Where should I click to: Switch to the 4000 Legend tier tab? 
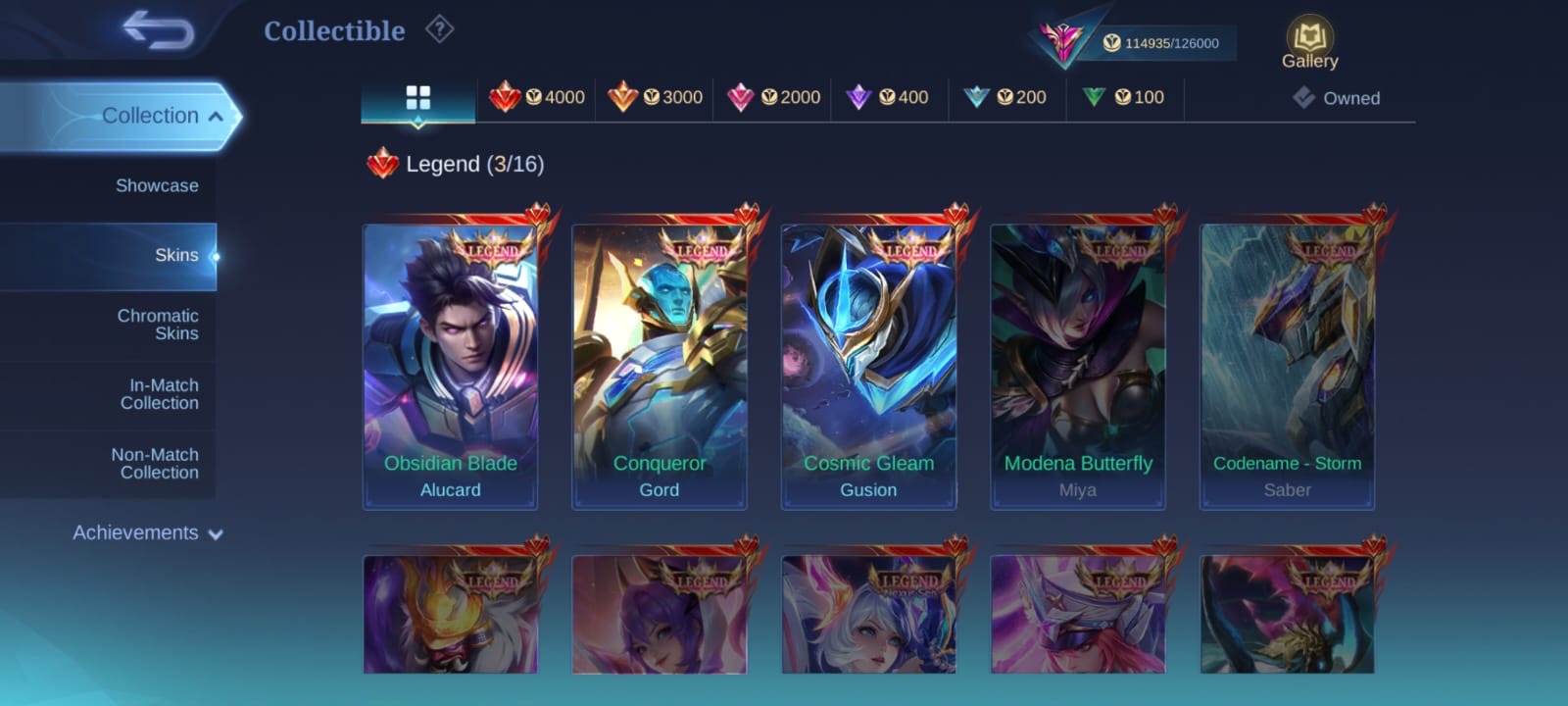pyautogui.click(x=537, y=98)
